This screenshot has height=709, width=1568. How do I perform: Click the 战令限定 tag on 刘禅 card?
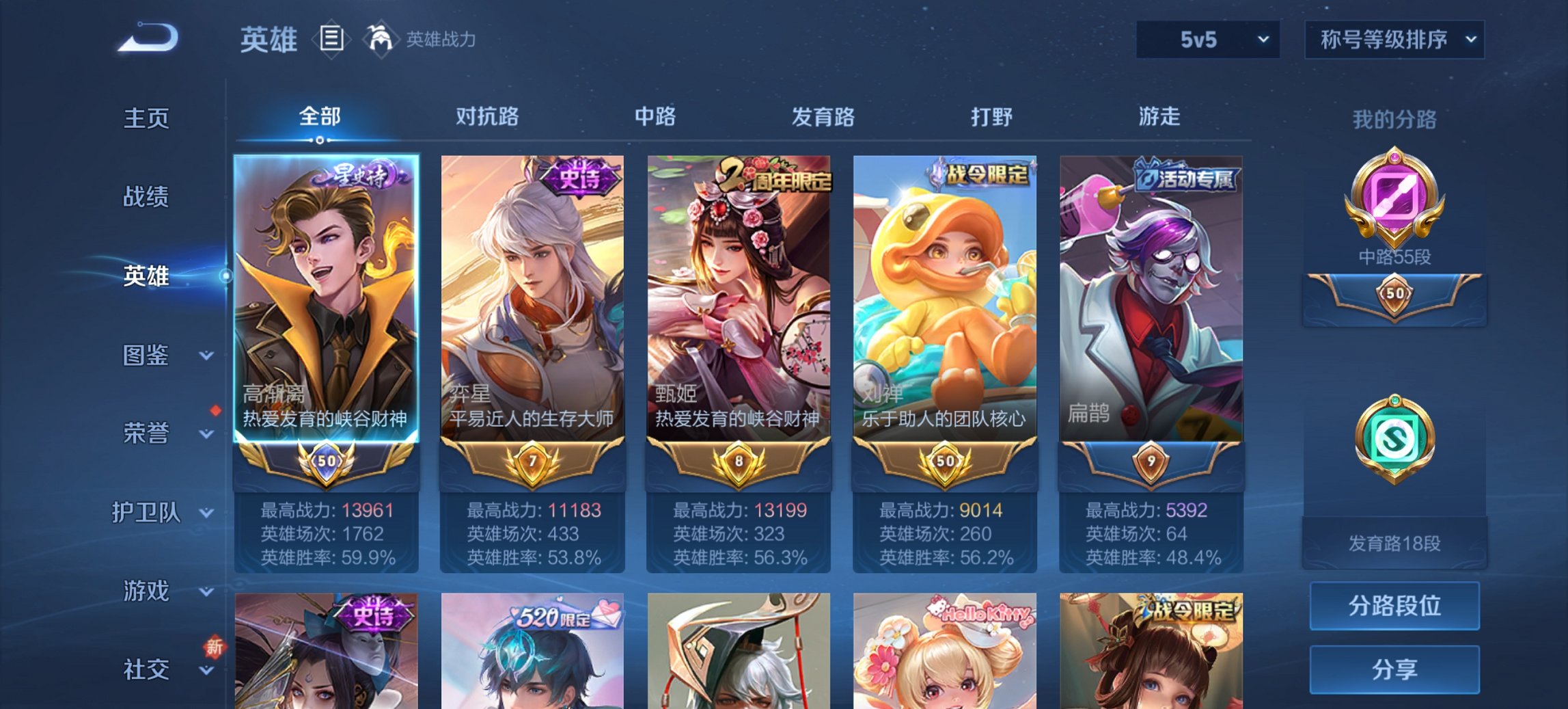(x=983, y=174)
